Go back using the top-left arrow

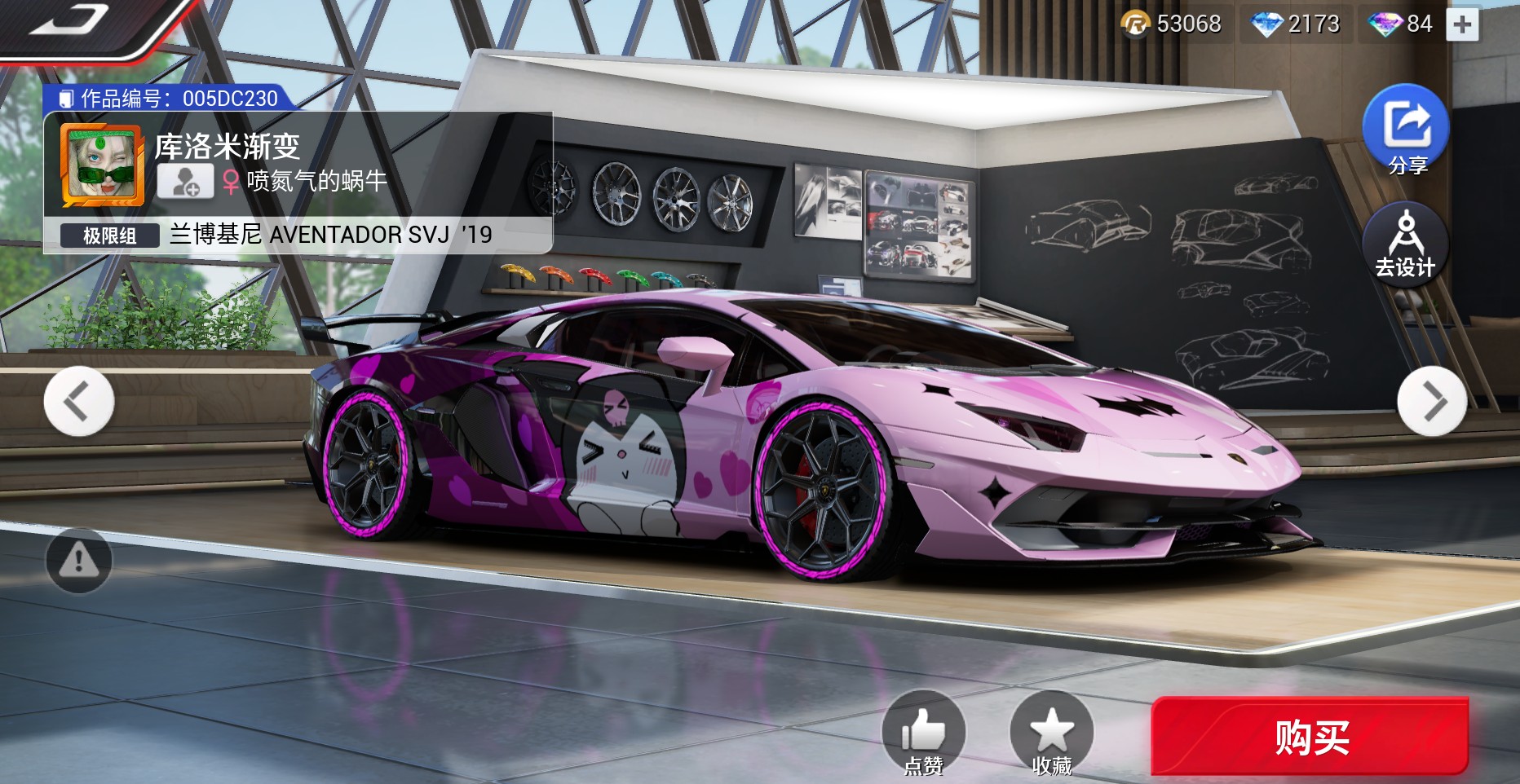pos(69,22)
